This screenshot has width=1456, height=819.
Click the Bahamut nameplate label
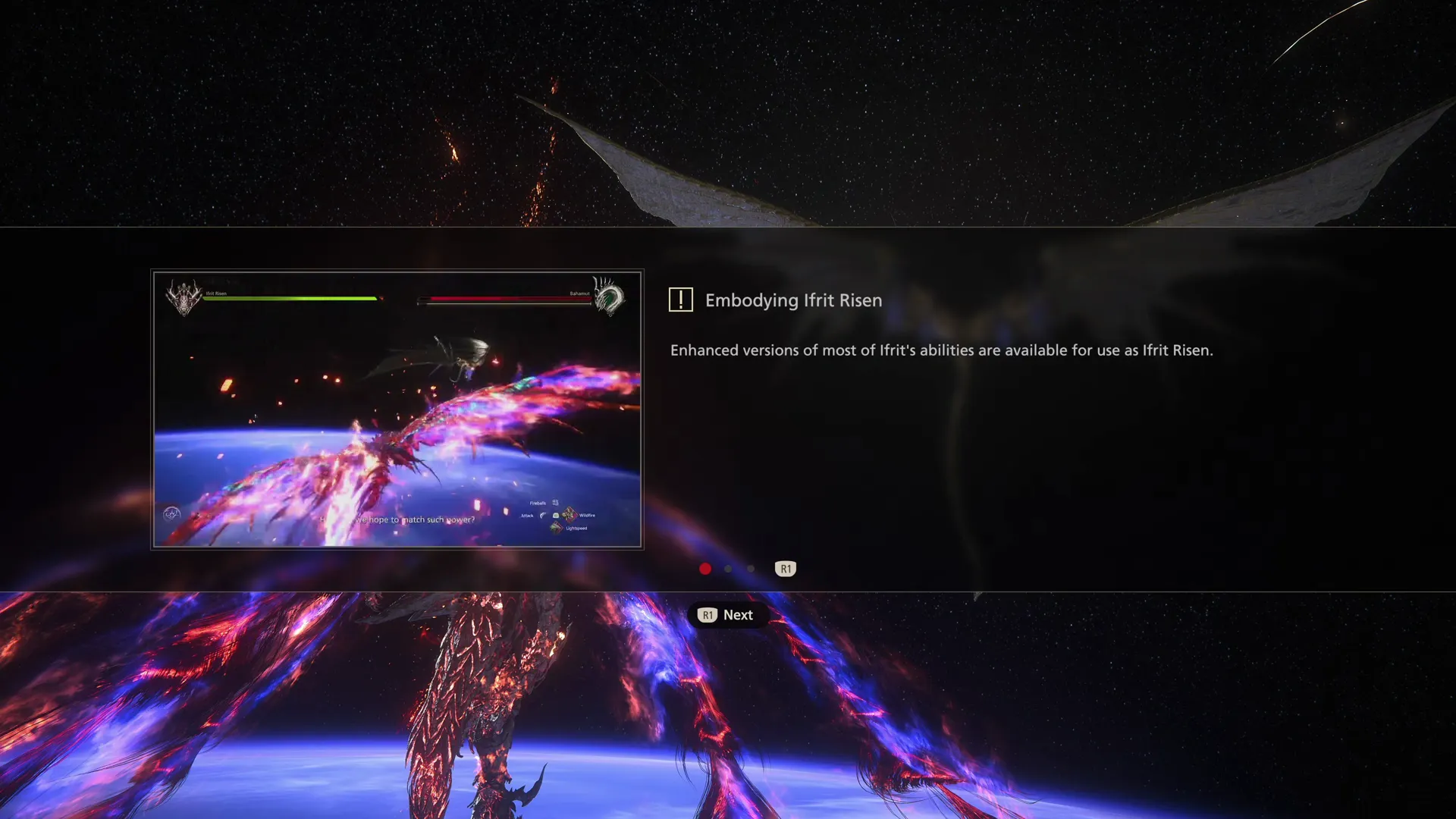(x=579, y=294)
